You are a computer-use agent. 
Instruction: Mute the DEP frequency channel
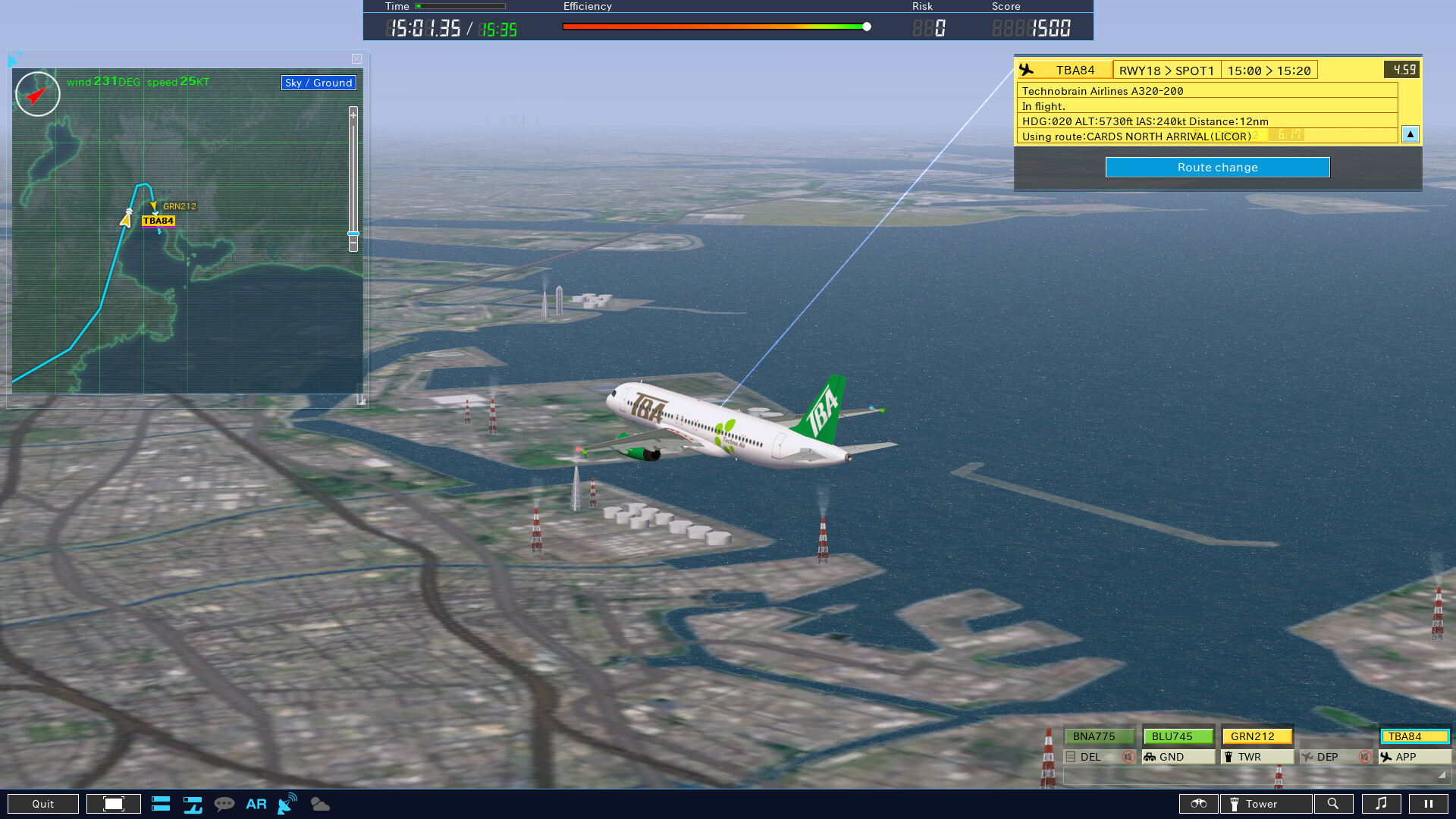1365,756
